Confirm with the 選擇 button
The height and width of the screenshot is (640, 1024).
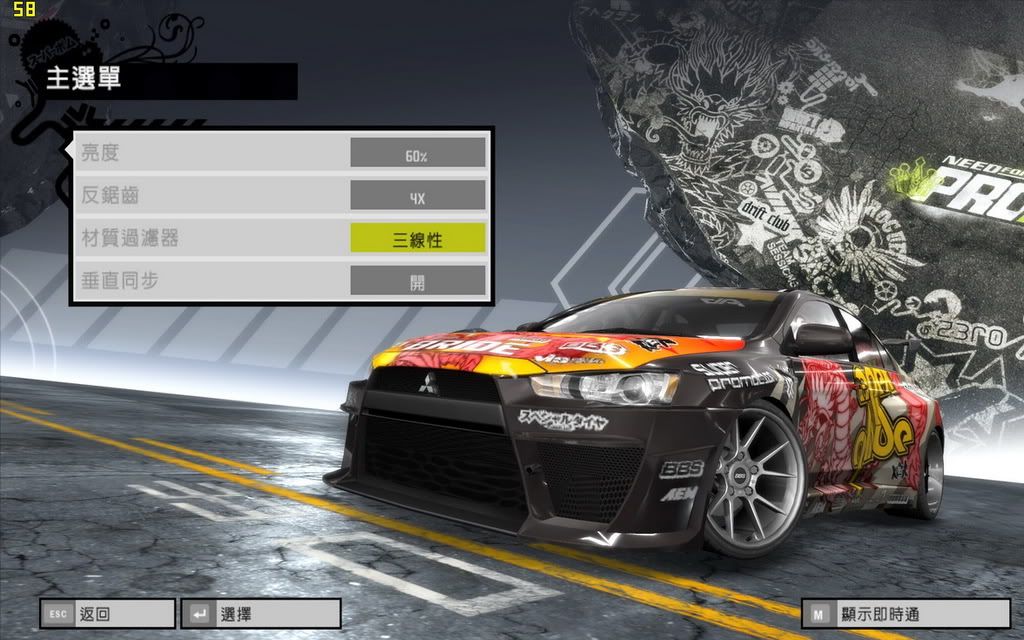point(260,613)
